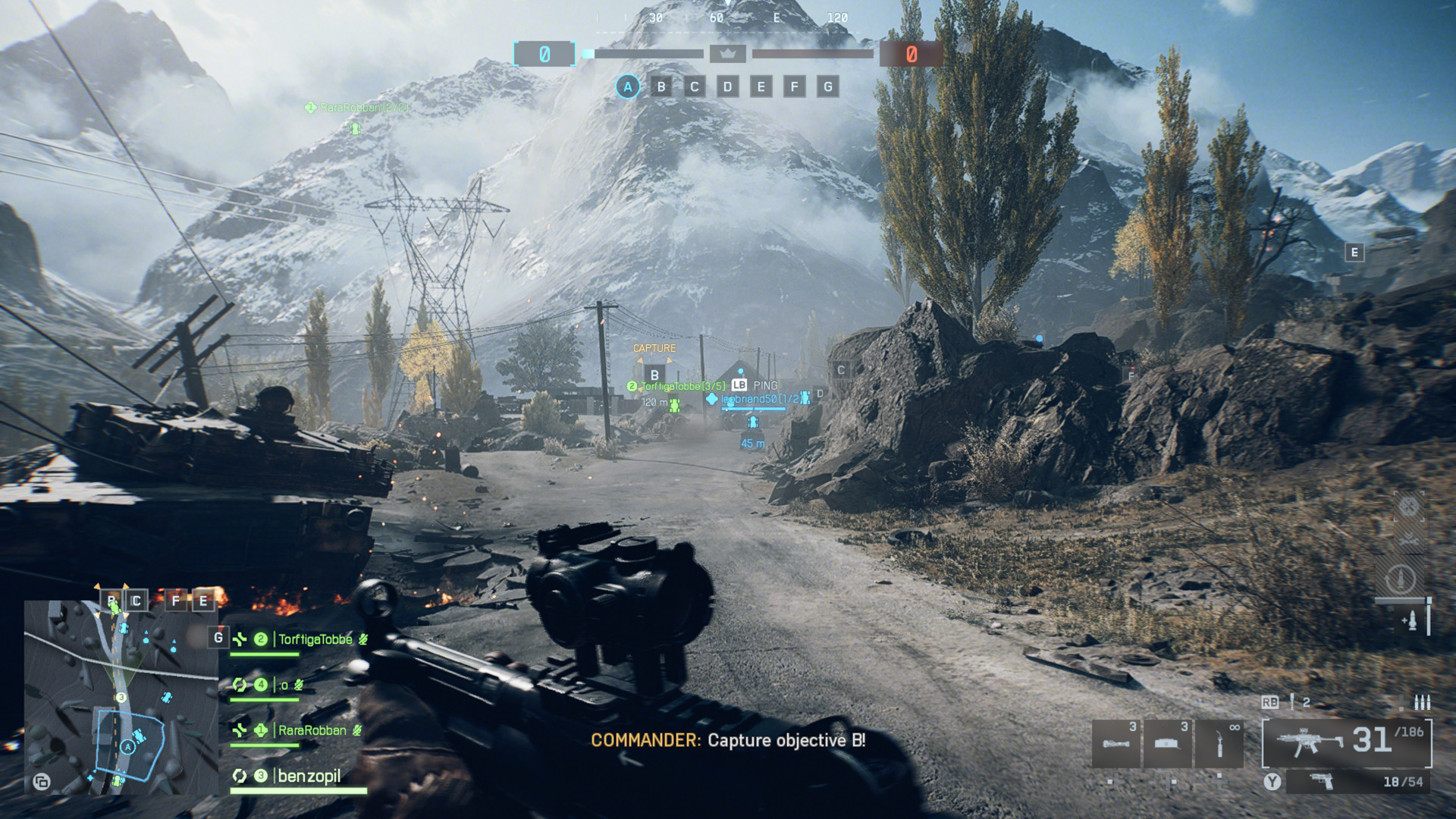Switch to the pistol sidearm slot
The height and width of the screenshot is (819, 1456).
(x=1357, y=782)
